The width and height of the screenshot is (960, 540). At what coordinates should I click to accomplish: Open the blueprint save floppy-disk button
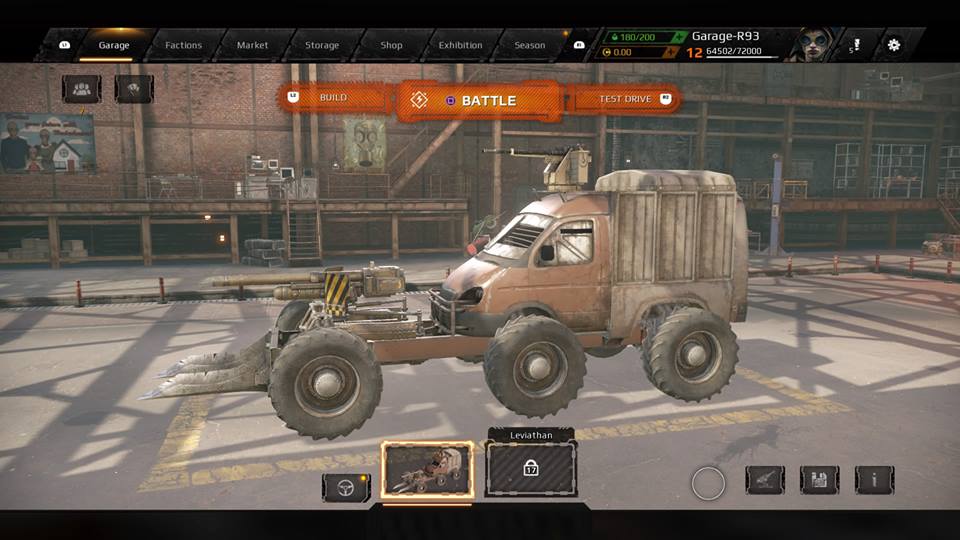pos(819,480)
